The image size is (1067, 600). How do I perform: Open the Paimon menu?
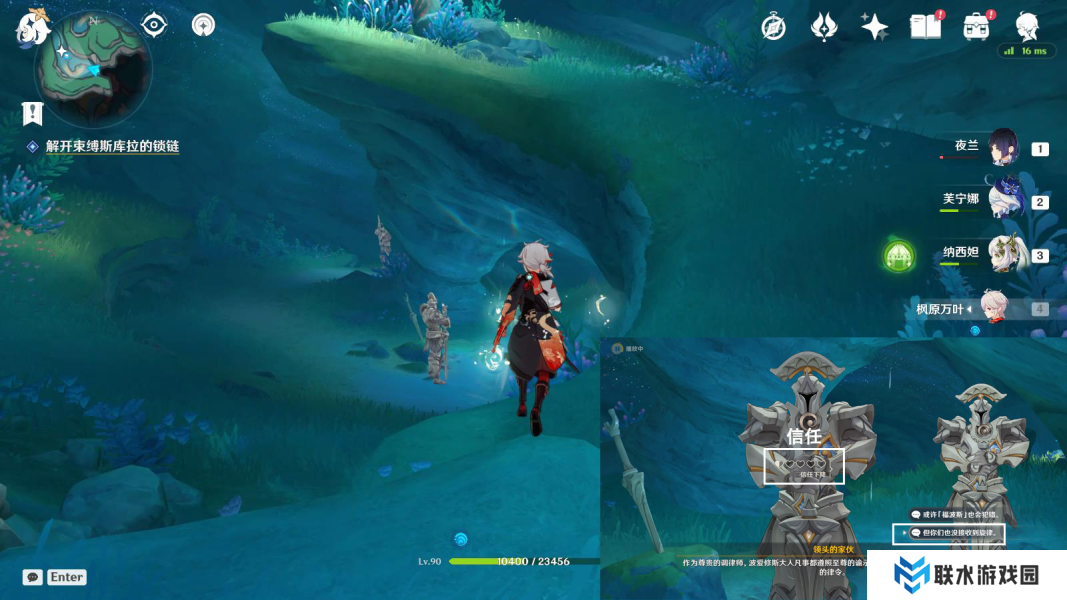32,27
